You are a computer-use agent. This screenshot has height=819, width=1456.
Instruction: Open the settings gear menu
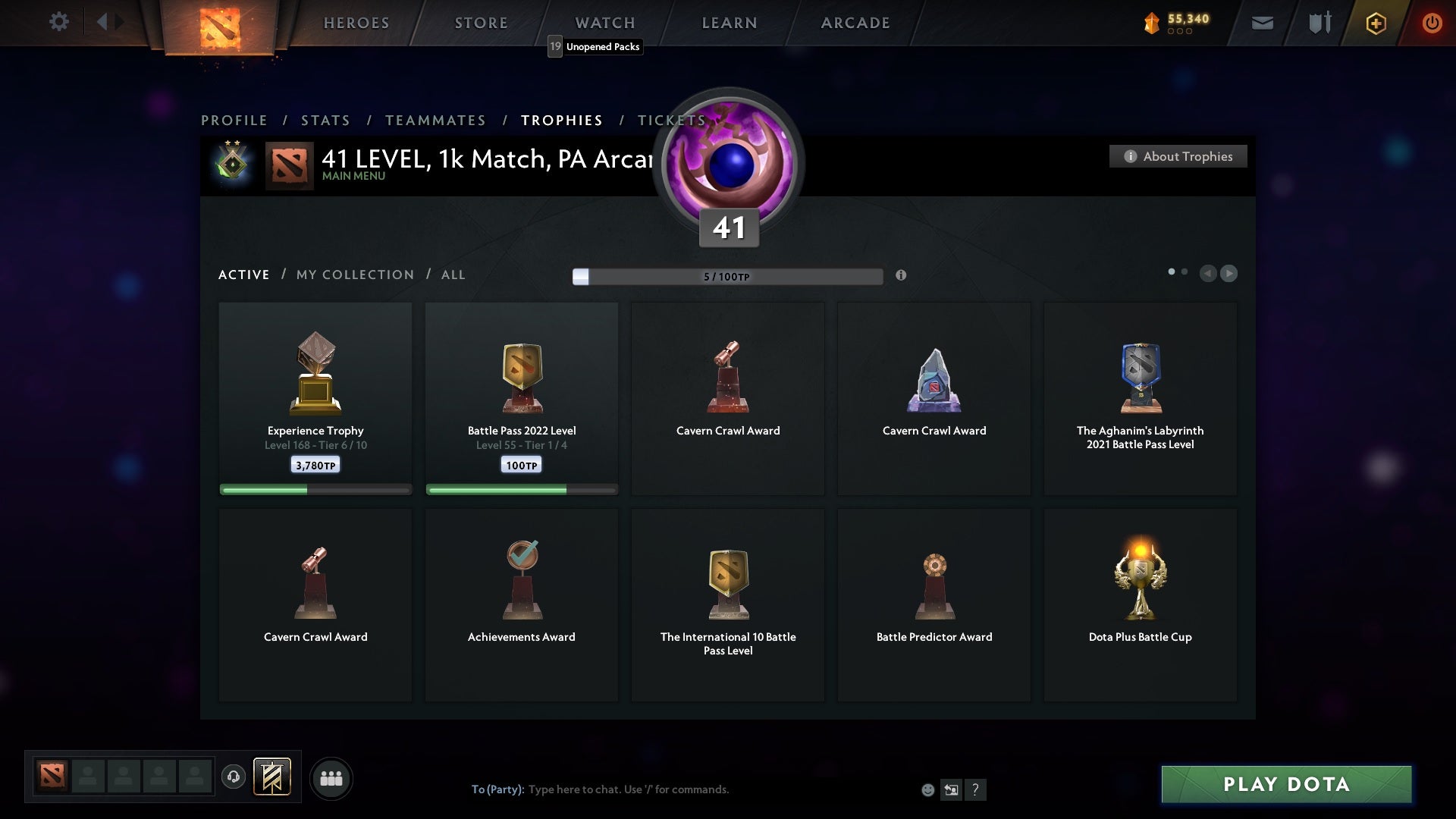pyautogui.click(x=59, y=22)
